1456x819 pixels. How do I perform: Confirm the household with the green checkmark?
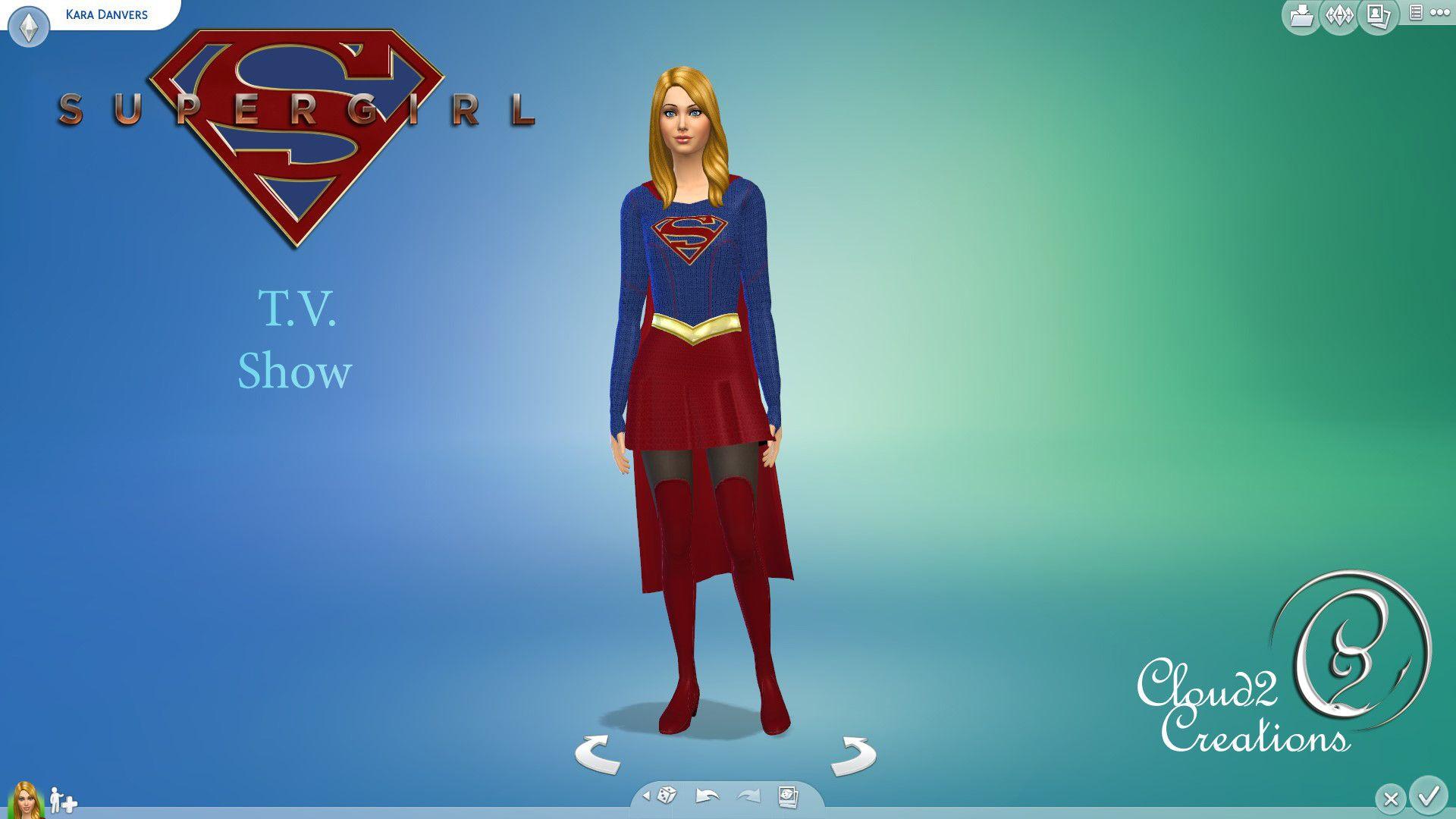tap(1429, 796)
